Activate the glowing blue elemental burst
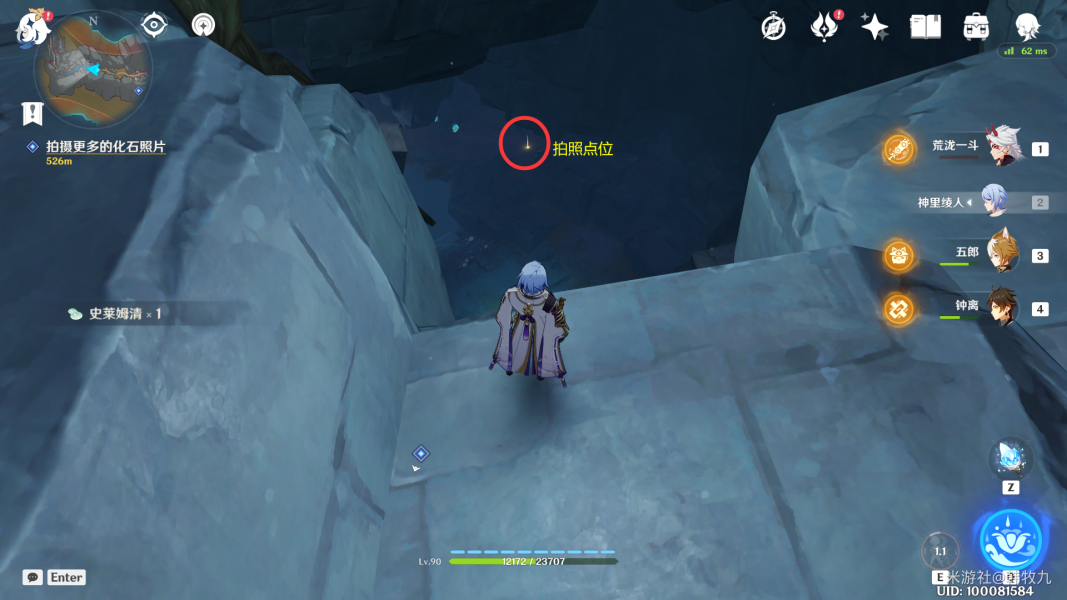1067x600 pixels. [x=1011, y=541]
